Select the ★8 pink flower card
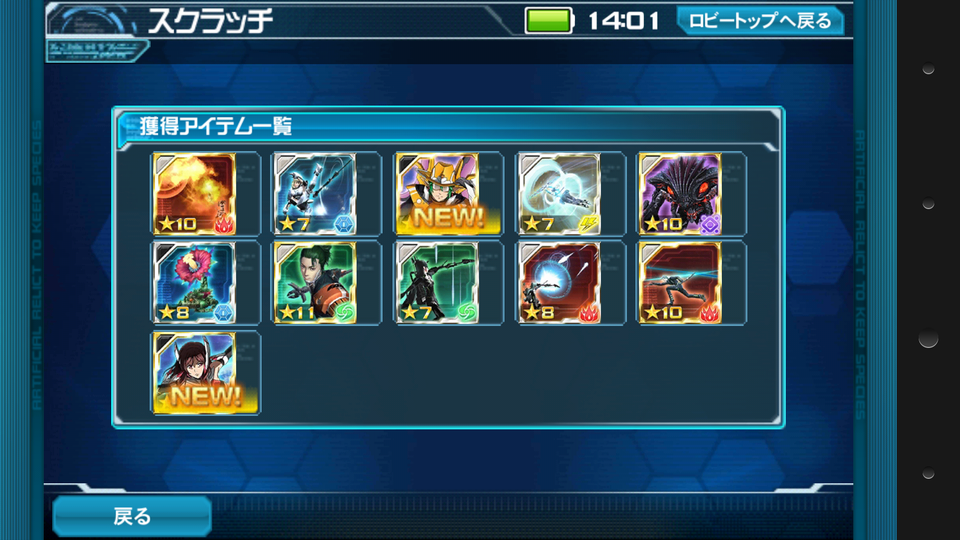The height and width of the screenshot is (540, 960). point(194,283)
